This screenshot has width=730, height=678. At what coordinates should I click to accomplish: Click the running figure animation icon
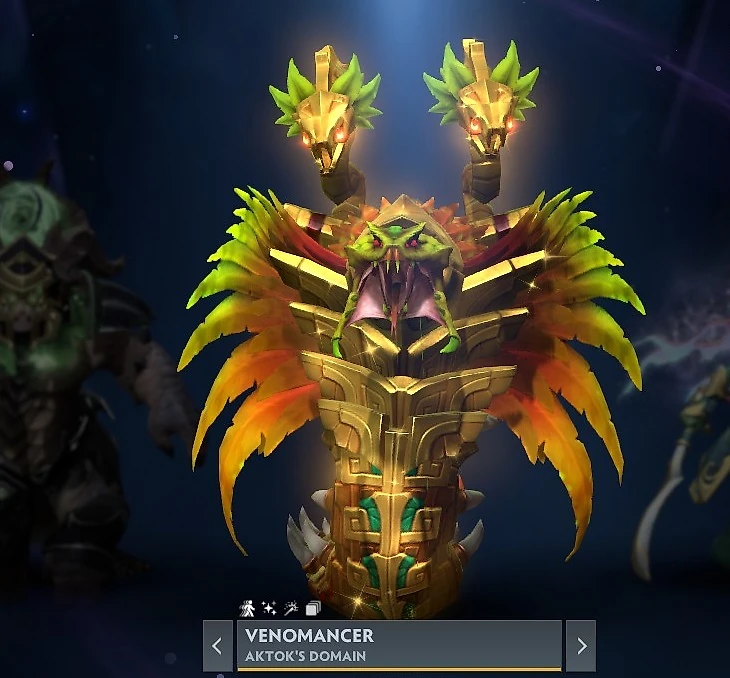click(248, 608)
